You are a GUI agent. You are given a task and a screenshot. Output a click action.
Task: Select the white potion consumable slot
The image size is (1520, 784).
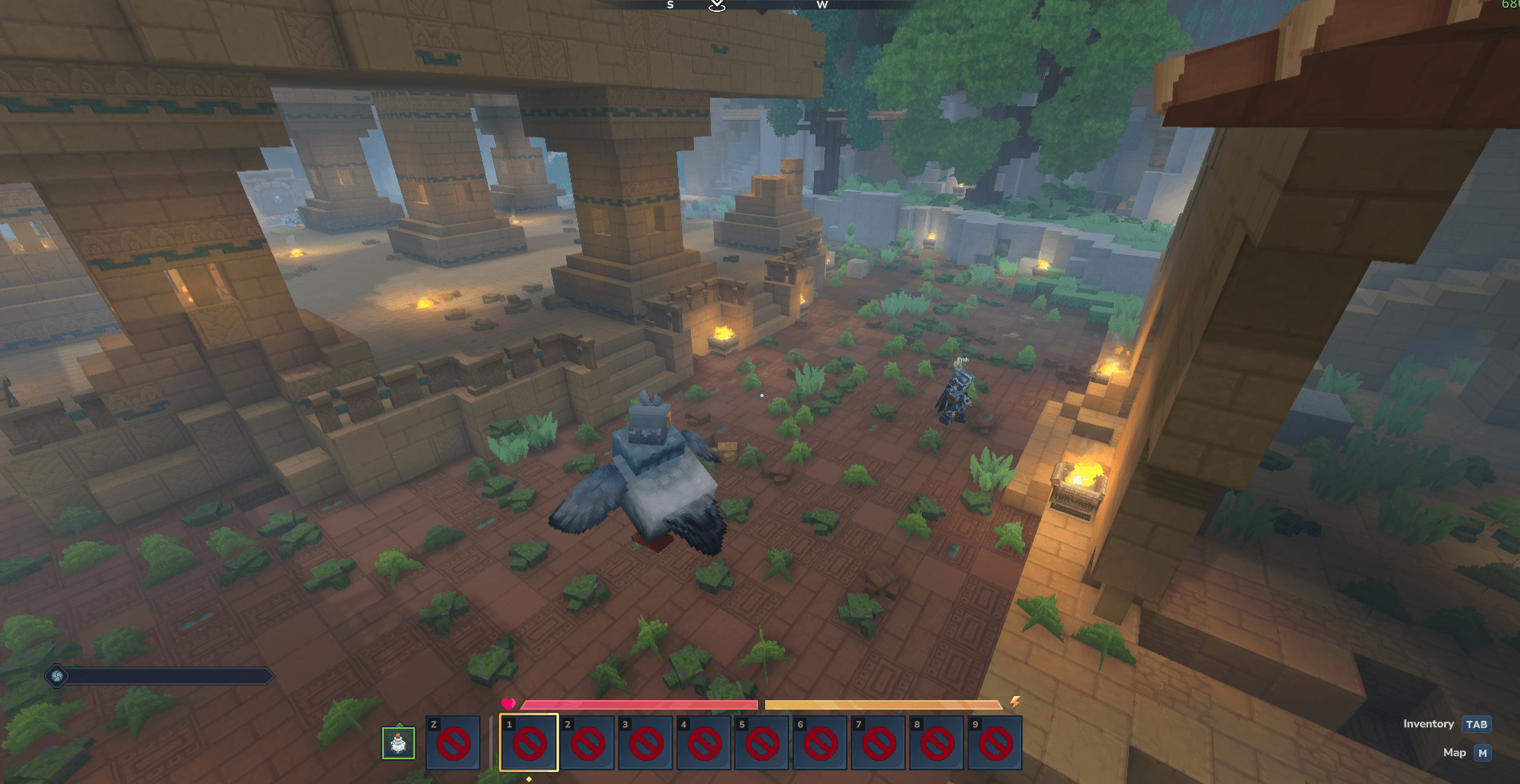click(x=398, y=743)
